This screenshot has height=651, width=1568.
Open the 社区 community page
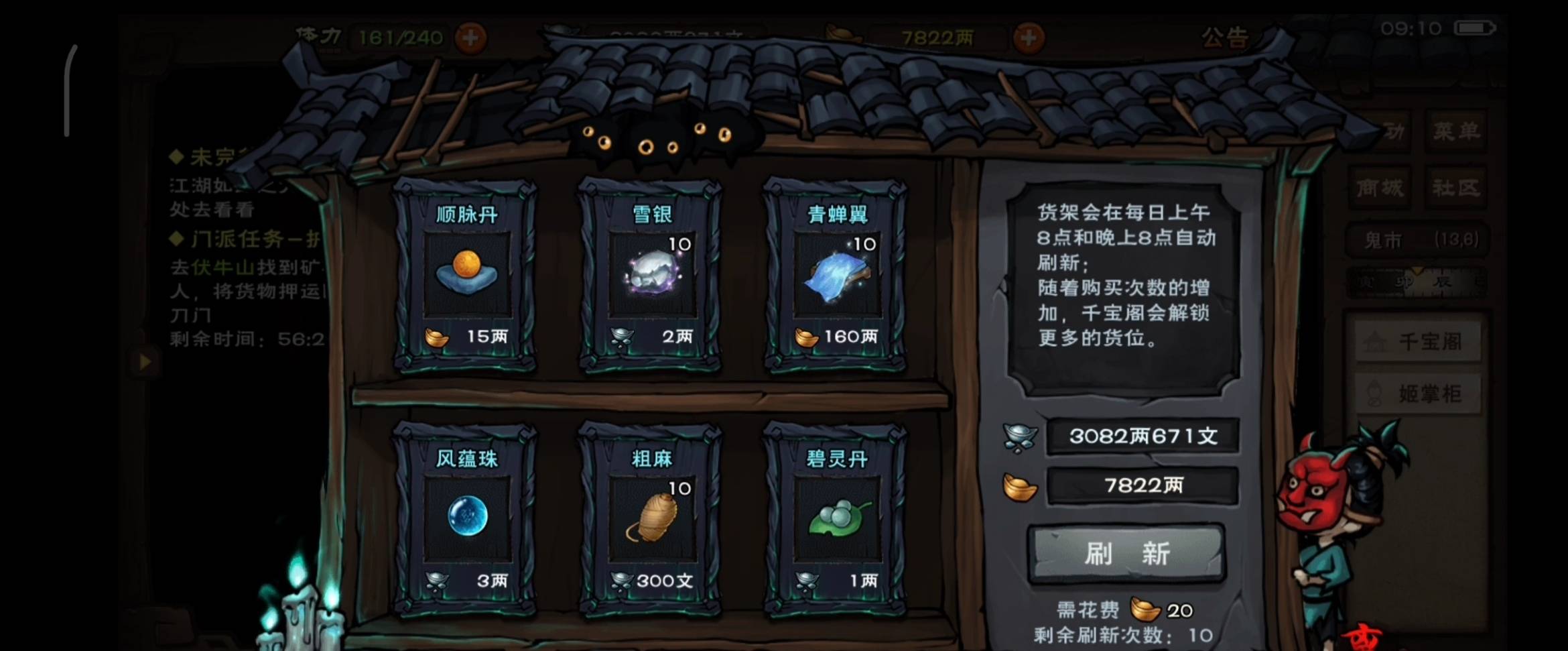pos(1456,188)
